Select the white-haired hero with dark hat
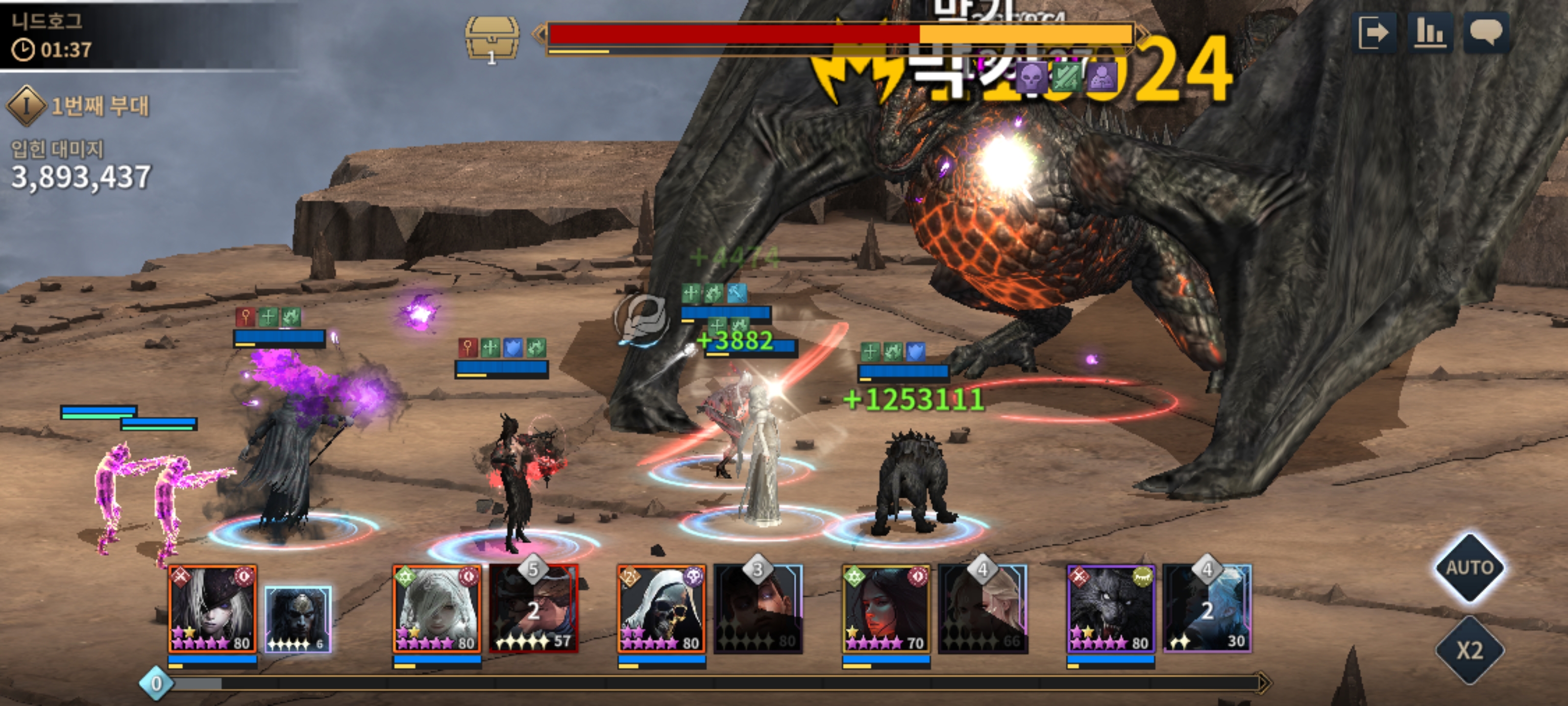The height and width of the screenshot is (706, 1568). click(x=213, y=608)
